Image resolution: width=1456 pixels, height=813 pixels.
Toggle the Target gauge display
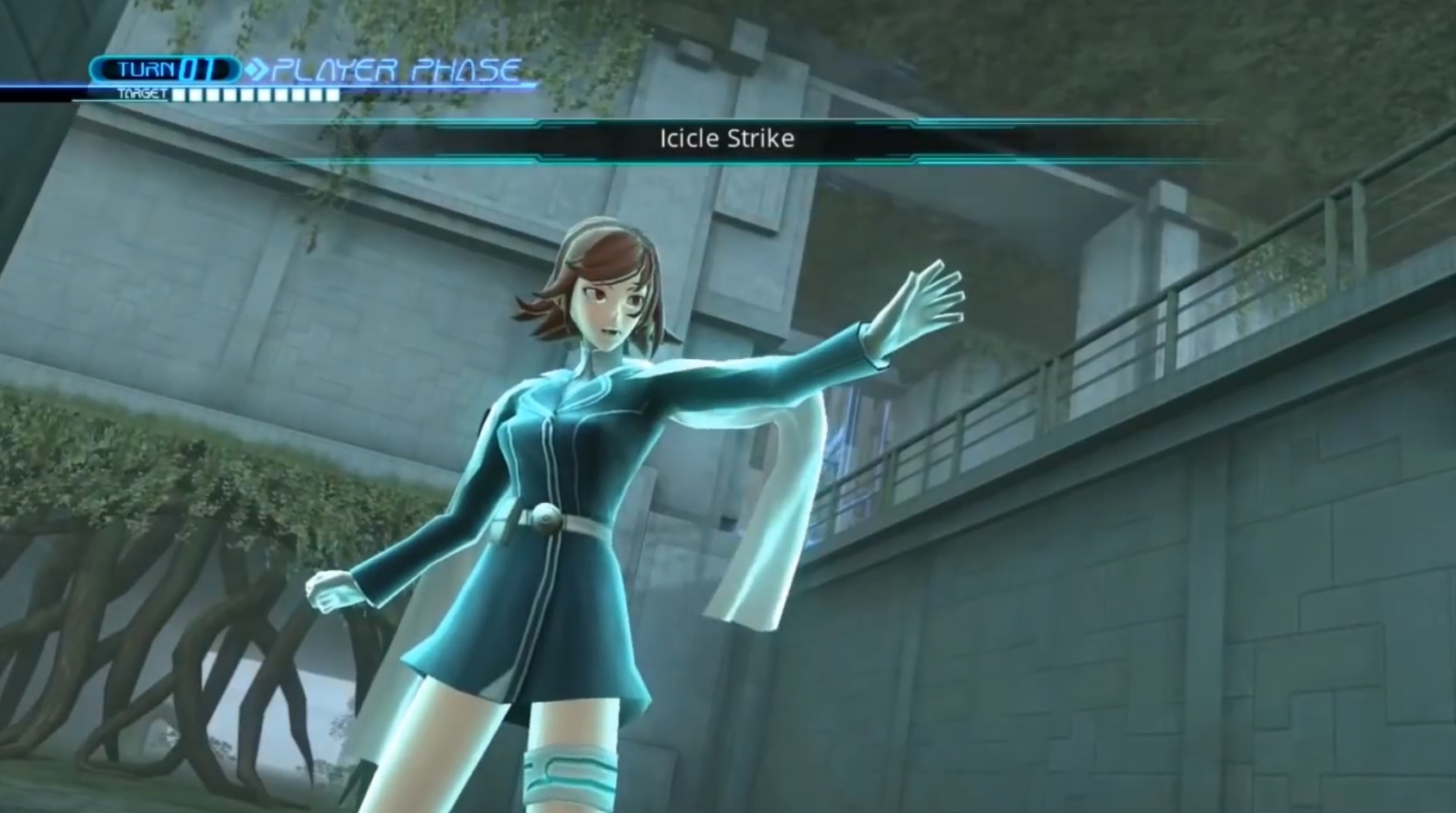click(x=254, y=95)
